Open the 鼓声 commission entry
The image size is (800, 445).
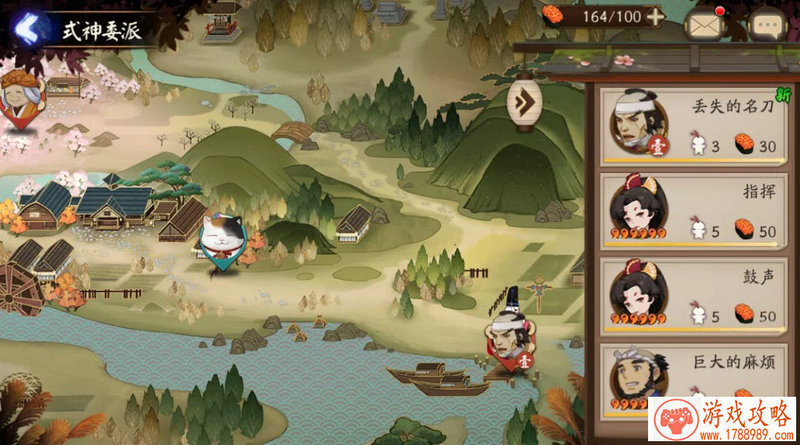click(694, 296)
